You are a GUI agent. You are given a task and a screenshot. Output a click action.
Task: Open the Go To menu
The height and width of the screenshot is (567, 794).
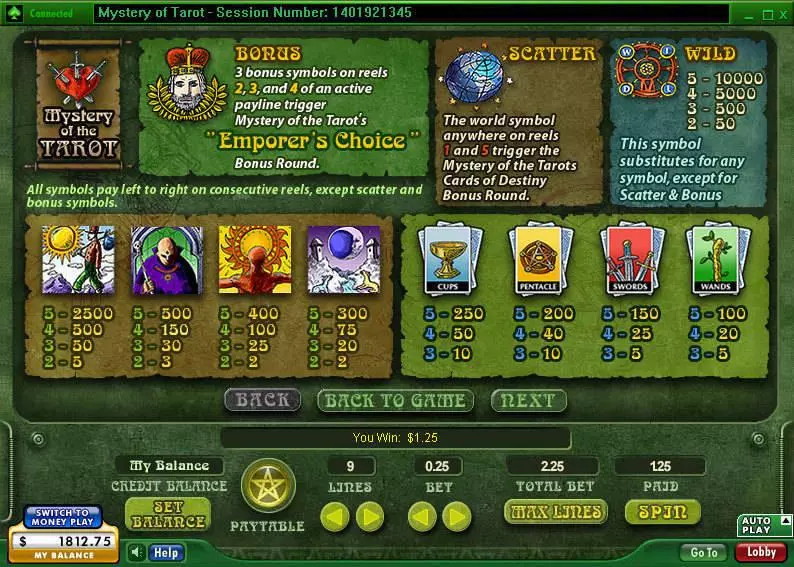pyautogui.click(x=704, y=552)
